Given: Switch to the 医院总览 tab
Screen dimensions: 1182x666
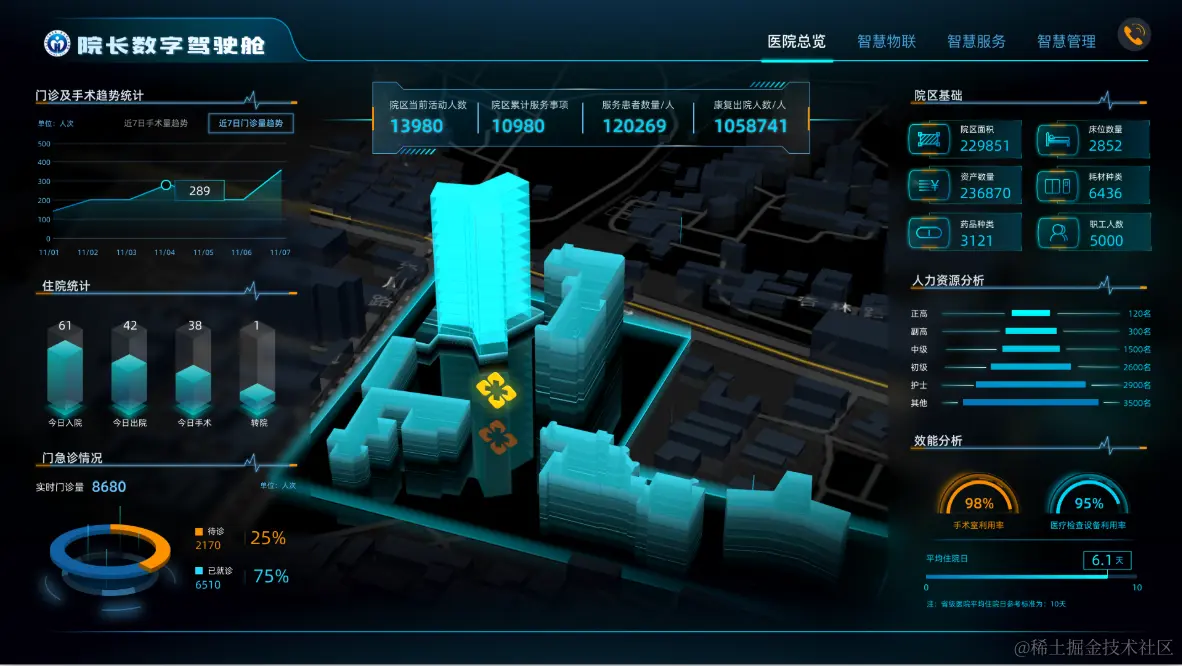Looking at the screenshot, I should point(796,41).
